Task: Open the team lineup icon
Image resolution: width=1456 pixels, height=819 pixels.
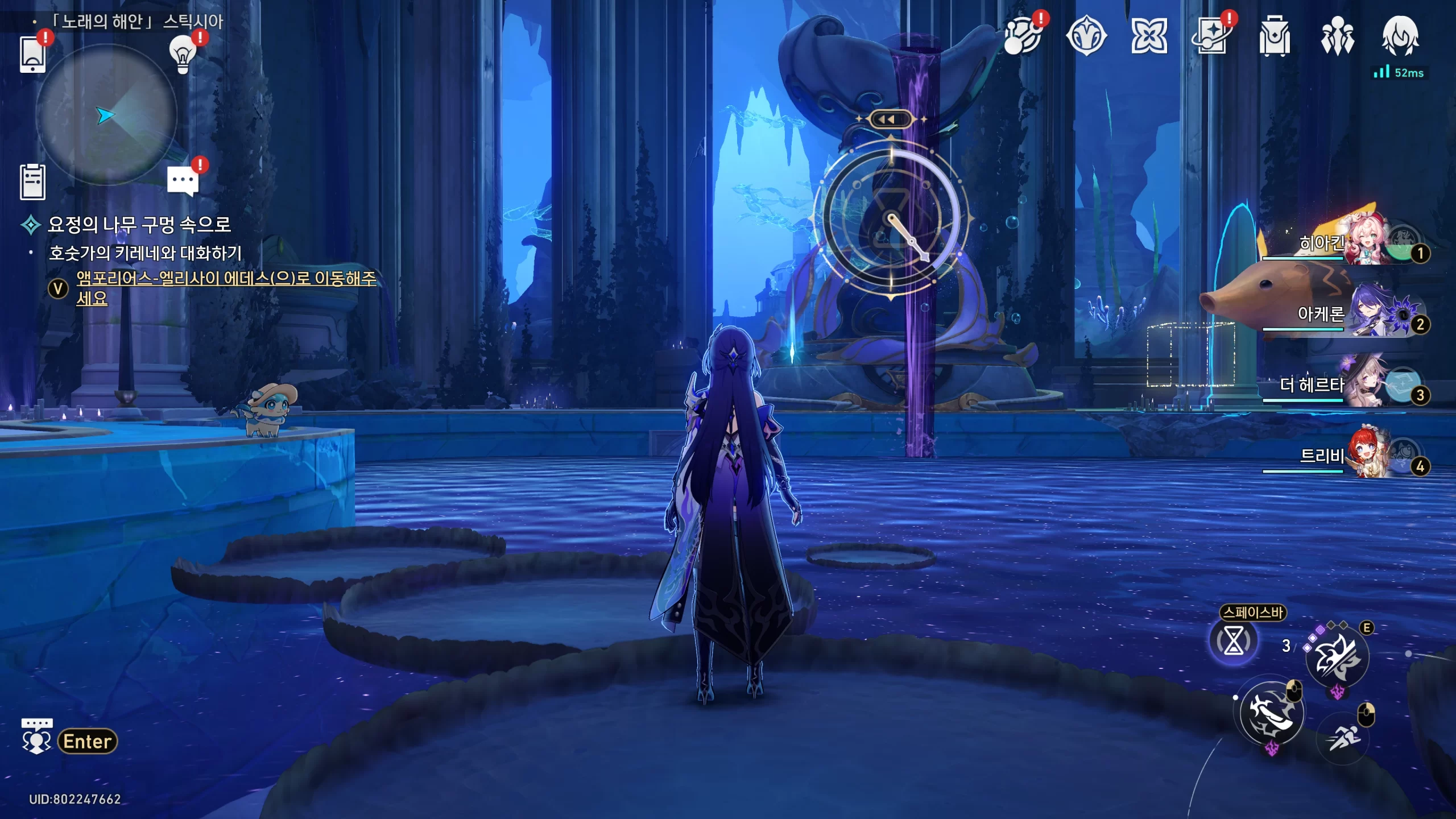Action: pyautogui.click(x=1337, y=36)
